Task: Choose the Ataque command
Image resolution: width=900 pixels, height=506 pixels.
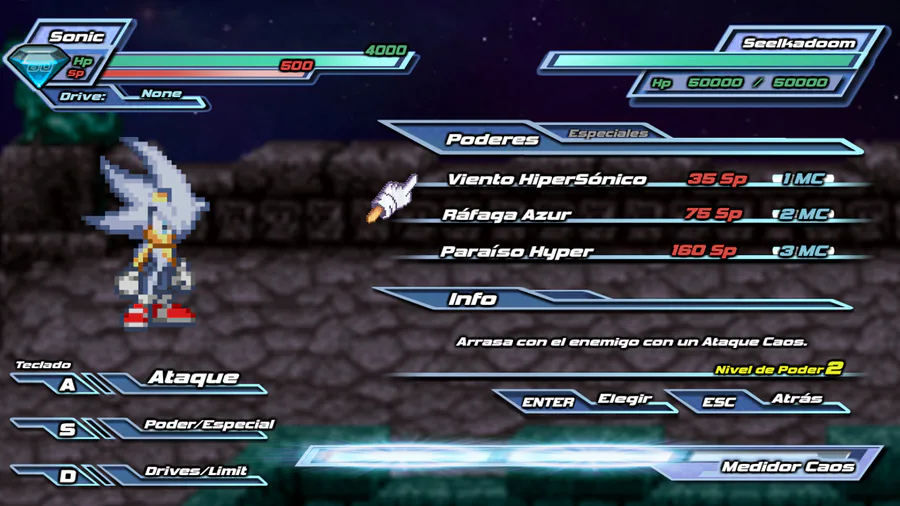Action: coord(193,378)
